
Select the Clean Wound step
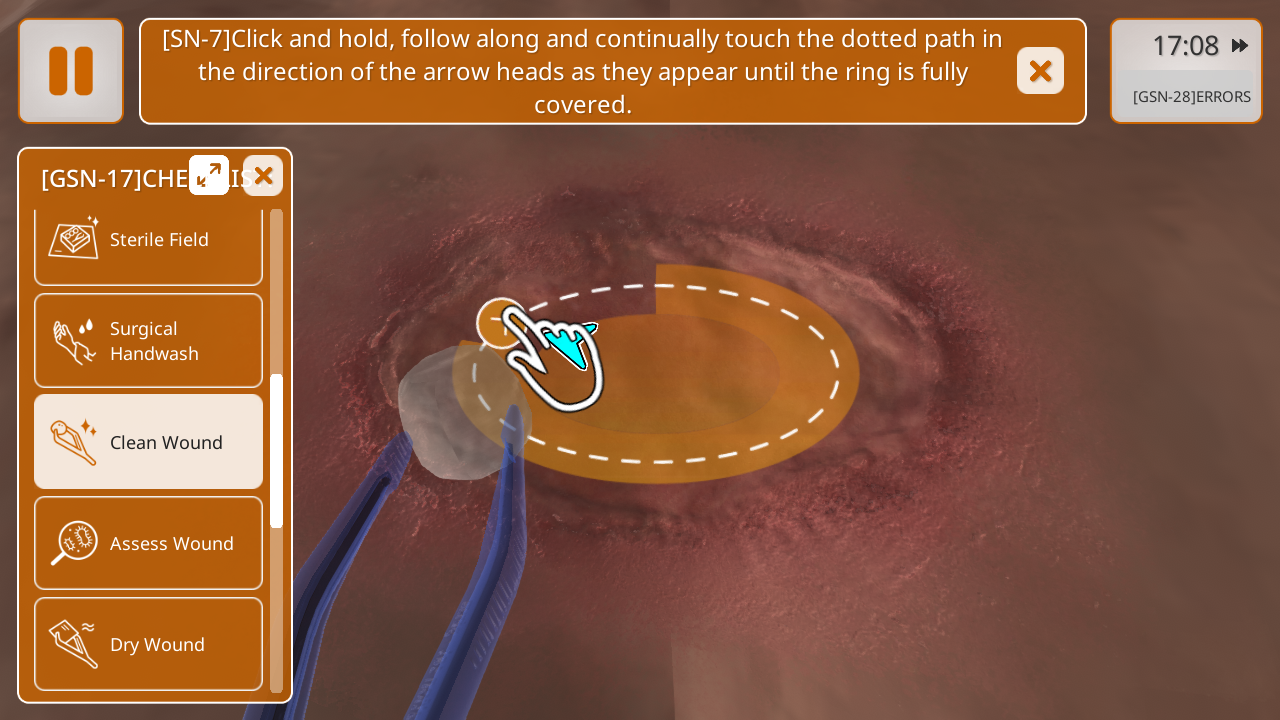[x=148, y=442]
